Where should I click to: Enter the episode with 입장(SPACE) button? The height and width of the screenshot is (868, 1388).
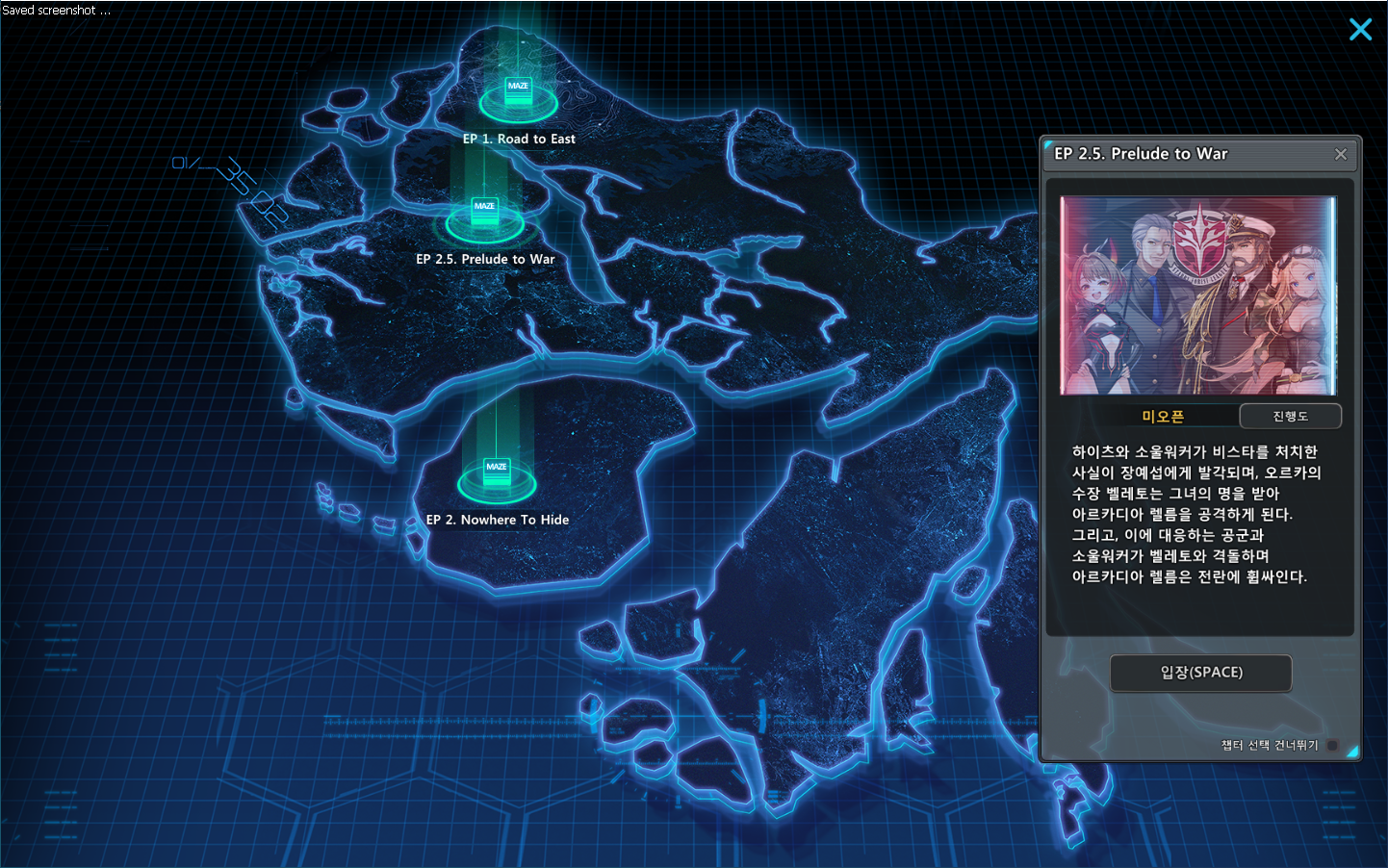[x=1200, y=673]
